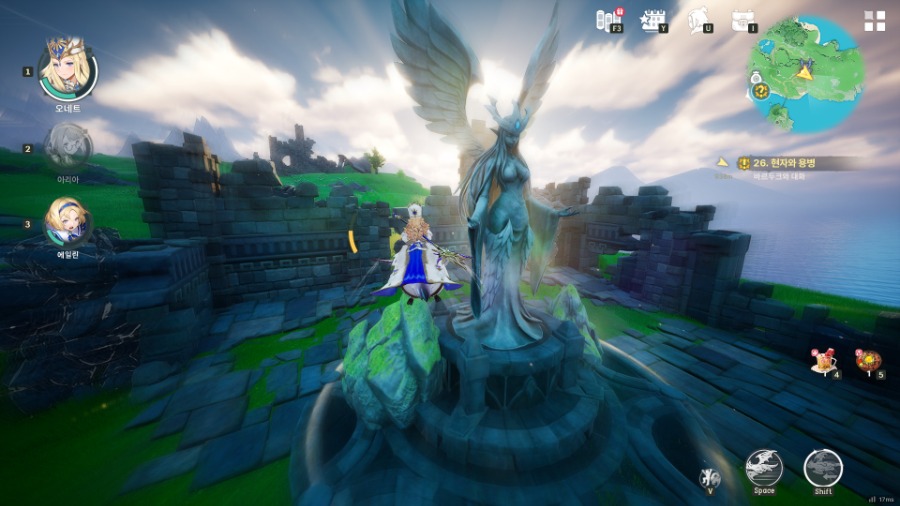
Task: Select party member 오네트 portrait
Action: tap(67, 67)
